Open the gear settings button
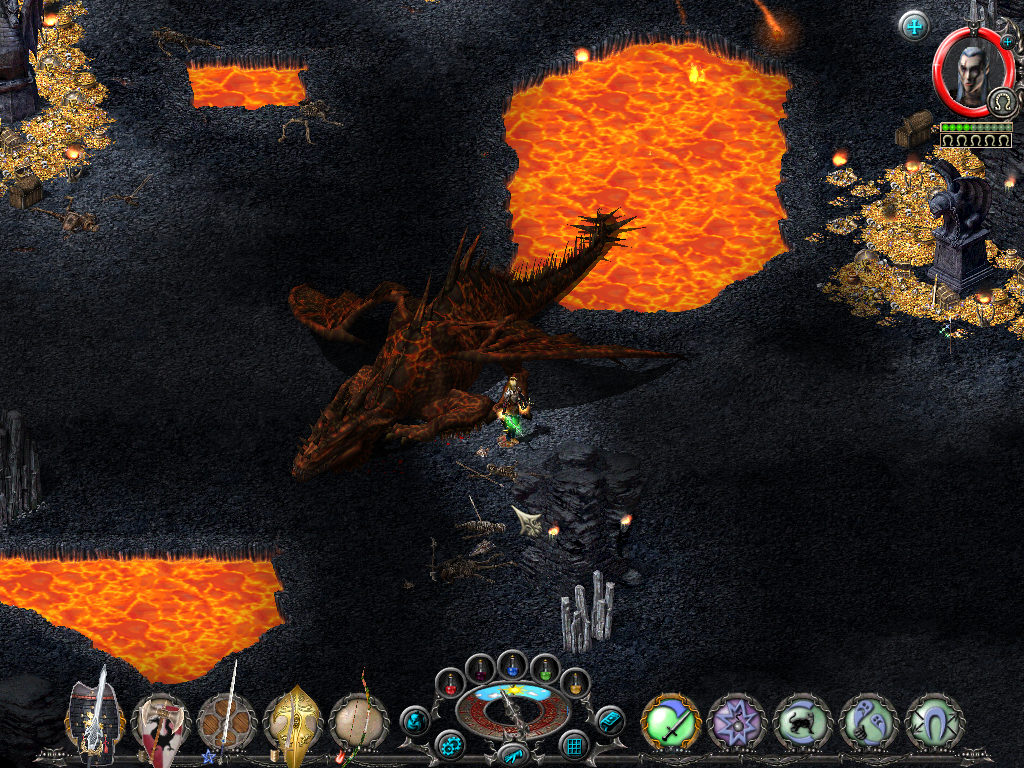Image resolution: width=1024 pixels, height=768 pixels. (449, 745)
